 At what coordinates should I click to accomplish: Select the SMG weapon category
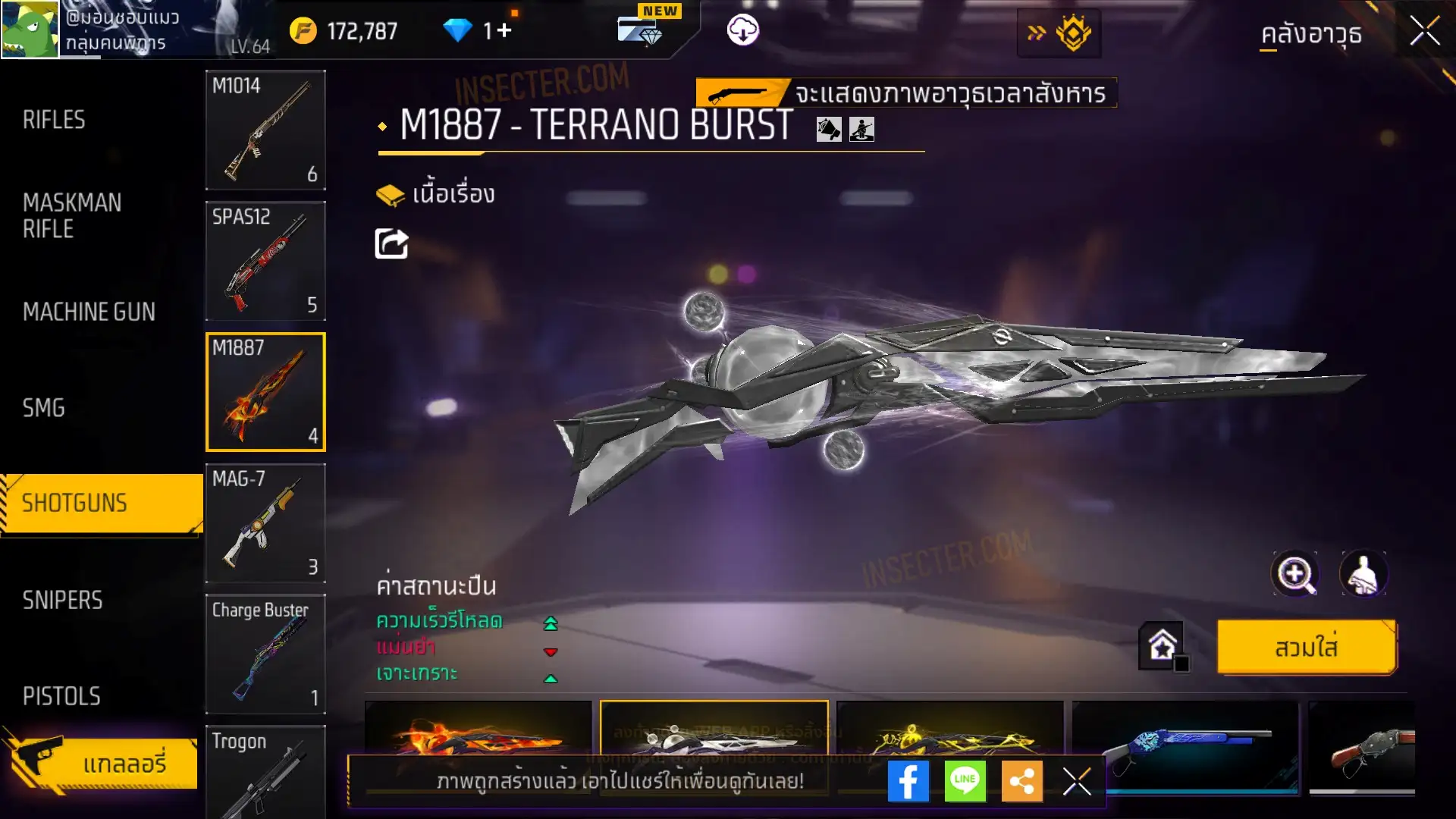click(44, 408)
